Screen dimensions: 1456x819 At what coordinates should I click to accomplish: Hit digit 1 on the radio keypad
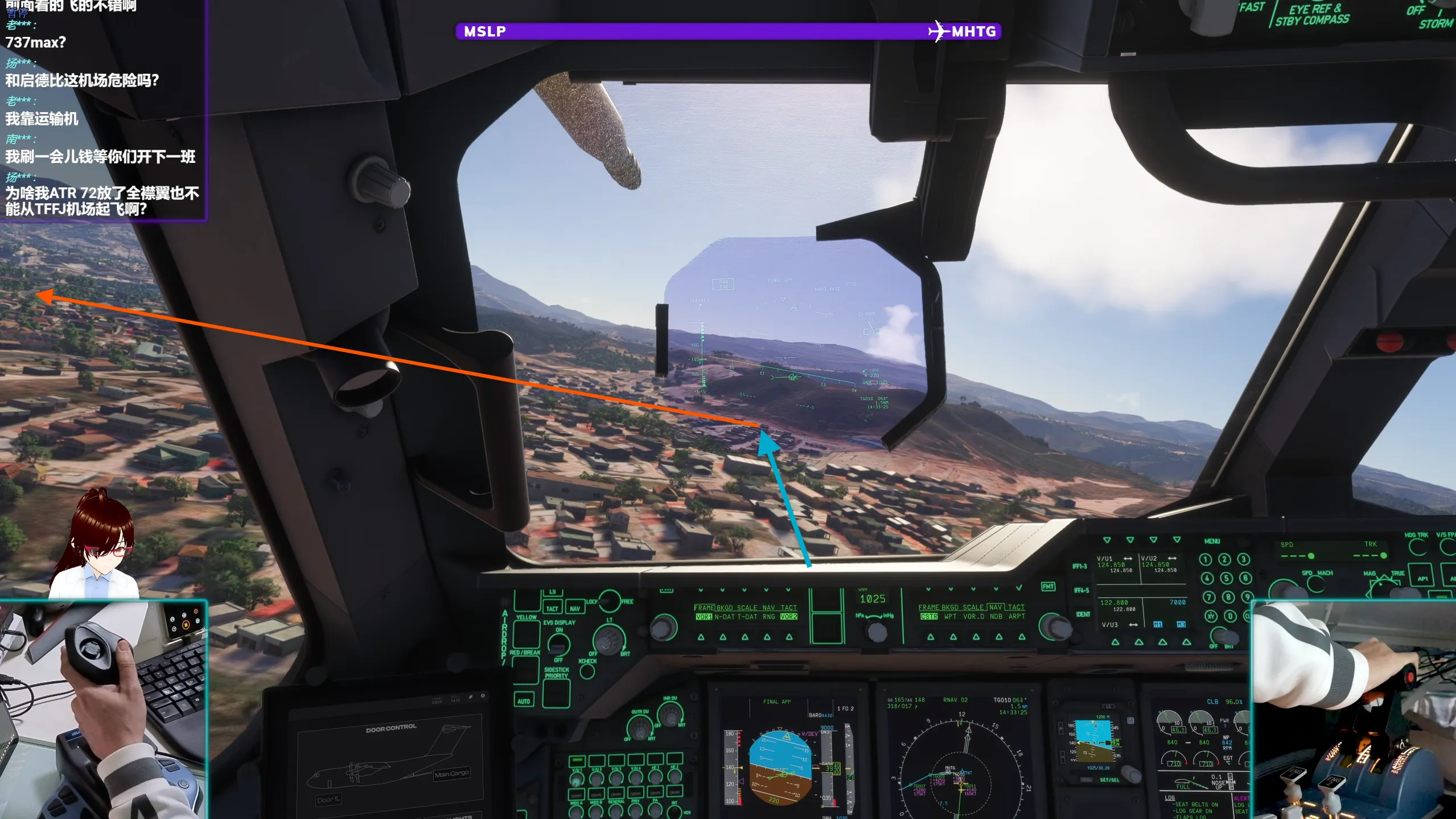click(x=1206, y=559)
